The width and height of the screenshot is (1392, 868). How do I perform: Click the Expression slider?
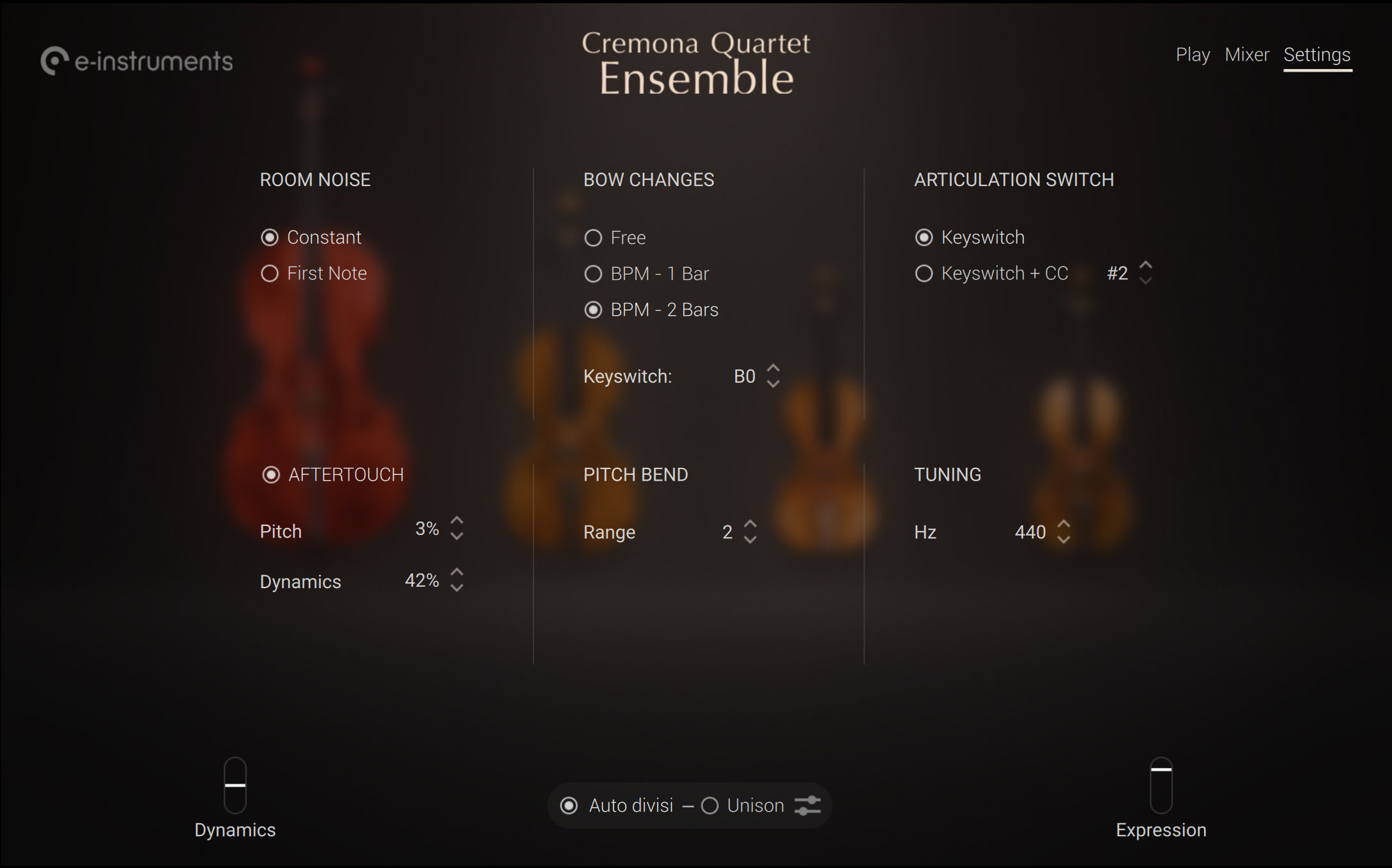click(x=1161, y=785)
